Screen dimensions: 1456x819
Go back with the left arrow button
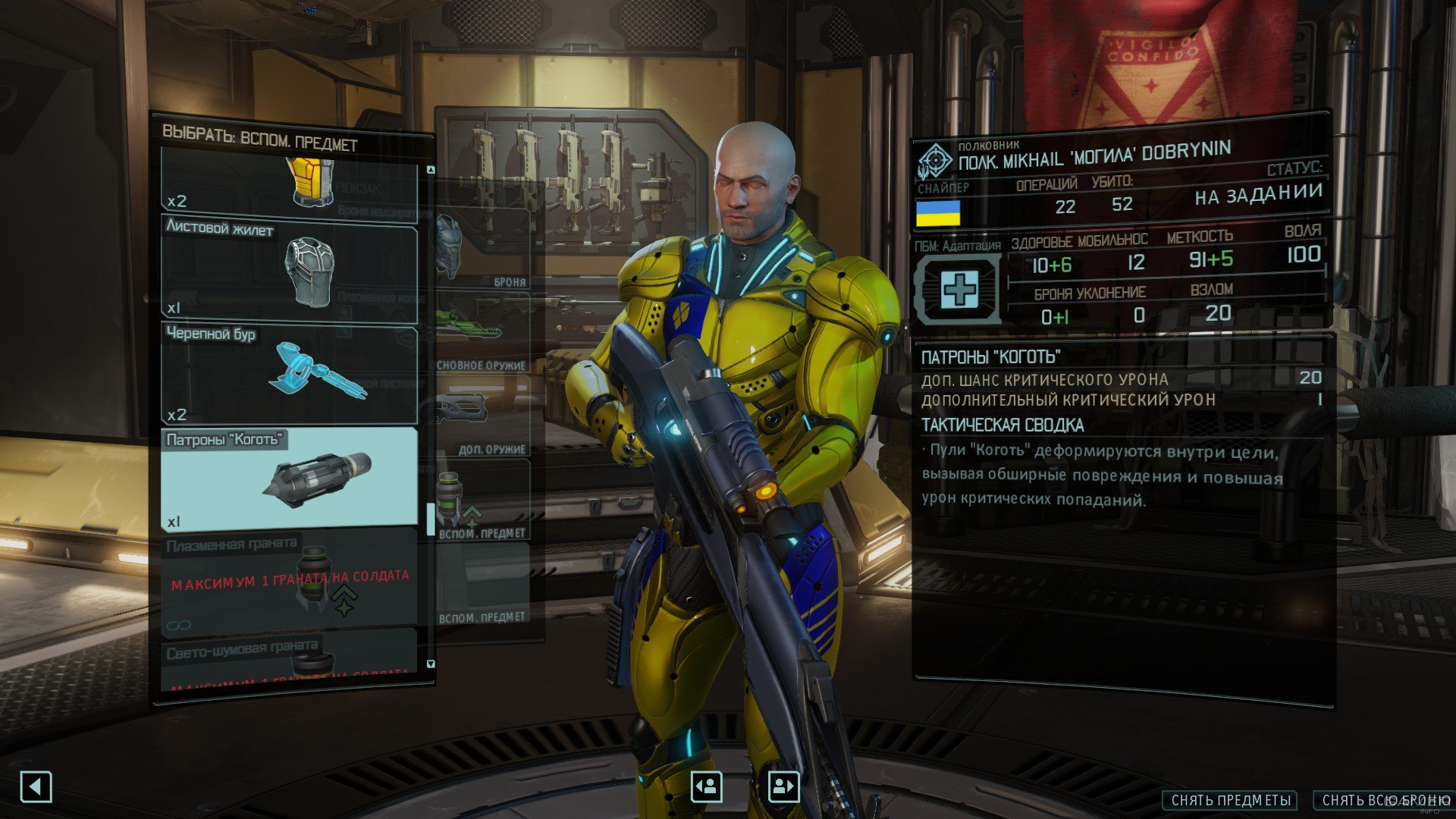(36, 787)
